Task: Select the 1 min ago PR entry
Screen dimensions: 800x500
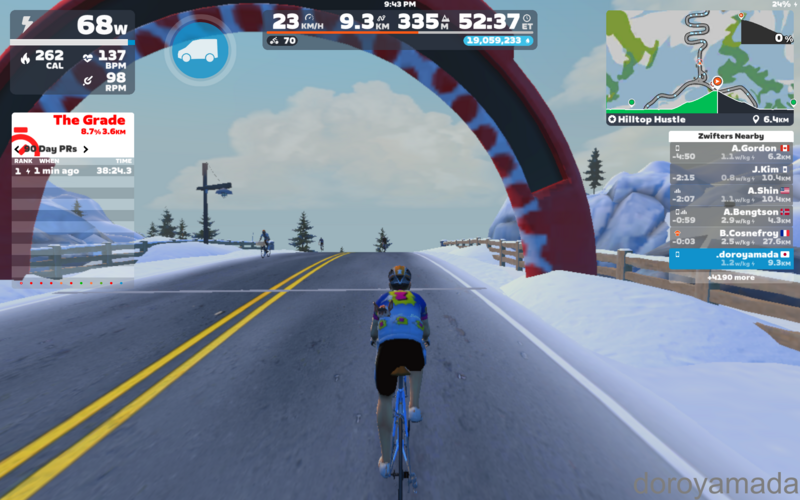Action: 72,171
